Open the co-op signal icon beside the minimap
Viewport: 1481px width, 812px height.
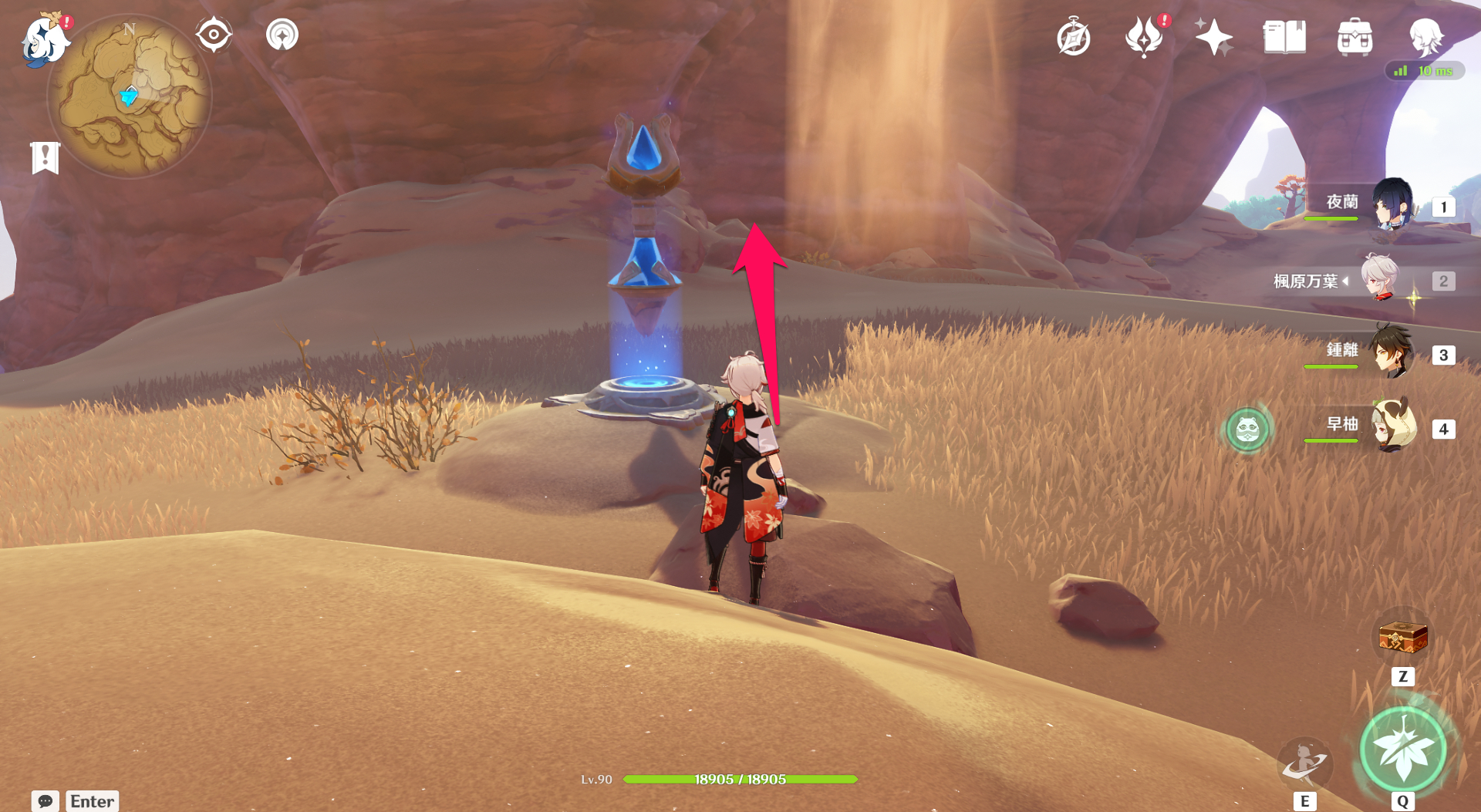pyautogui.click(x=282, y=35)
